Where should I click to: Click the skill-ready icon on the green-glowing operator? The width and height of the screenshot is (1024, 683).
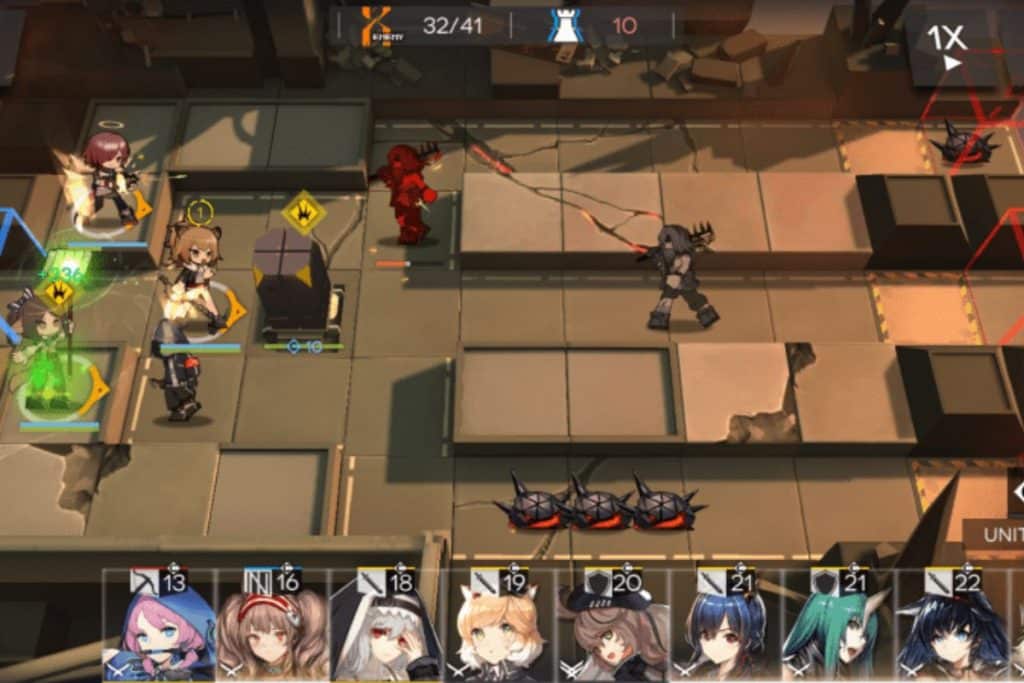point(56,295)
